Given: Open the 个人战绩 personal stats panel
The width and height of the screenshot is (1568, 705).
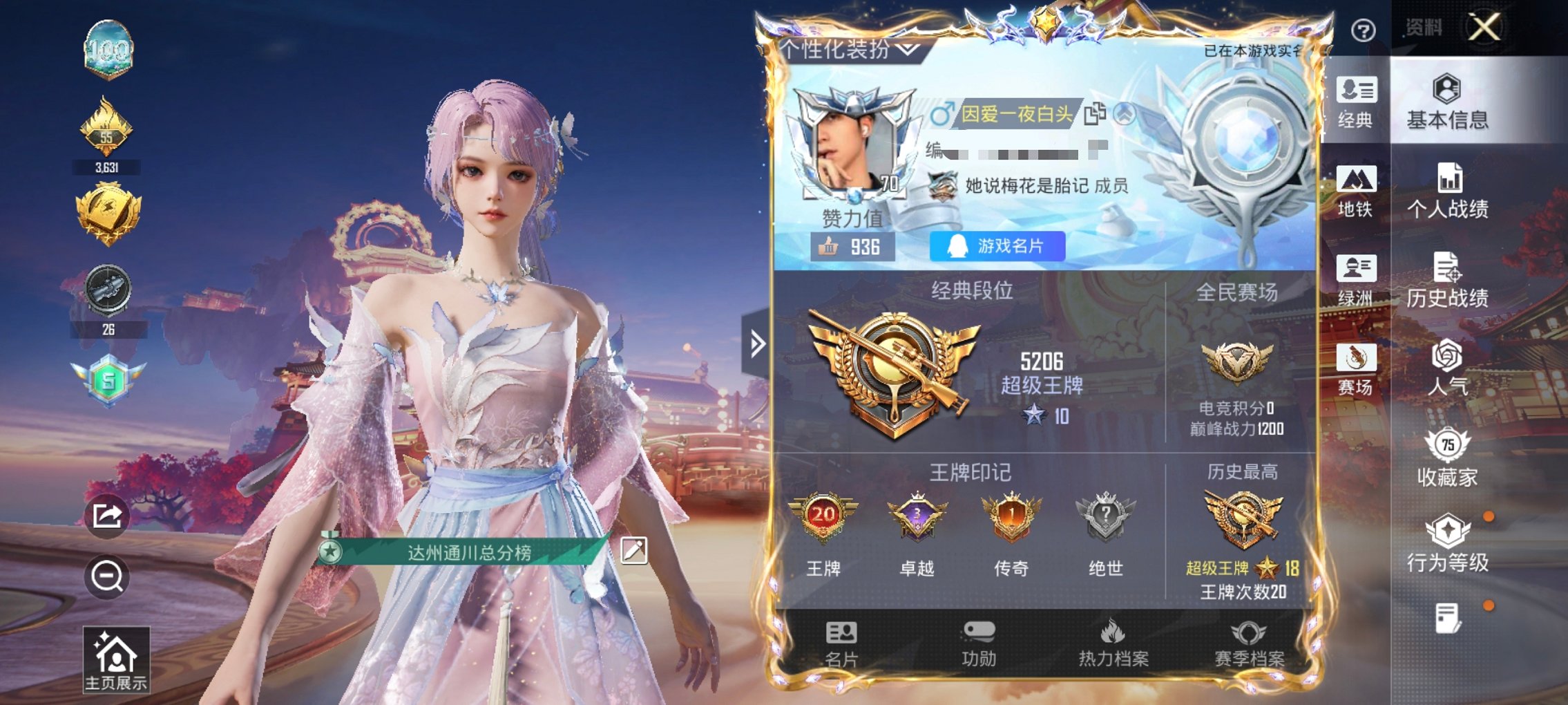Looking at the screenshot, I should (1449, 192).
